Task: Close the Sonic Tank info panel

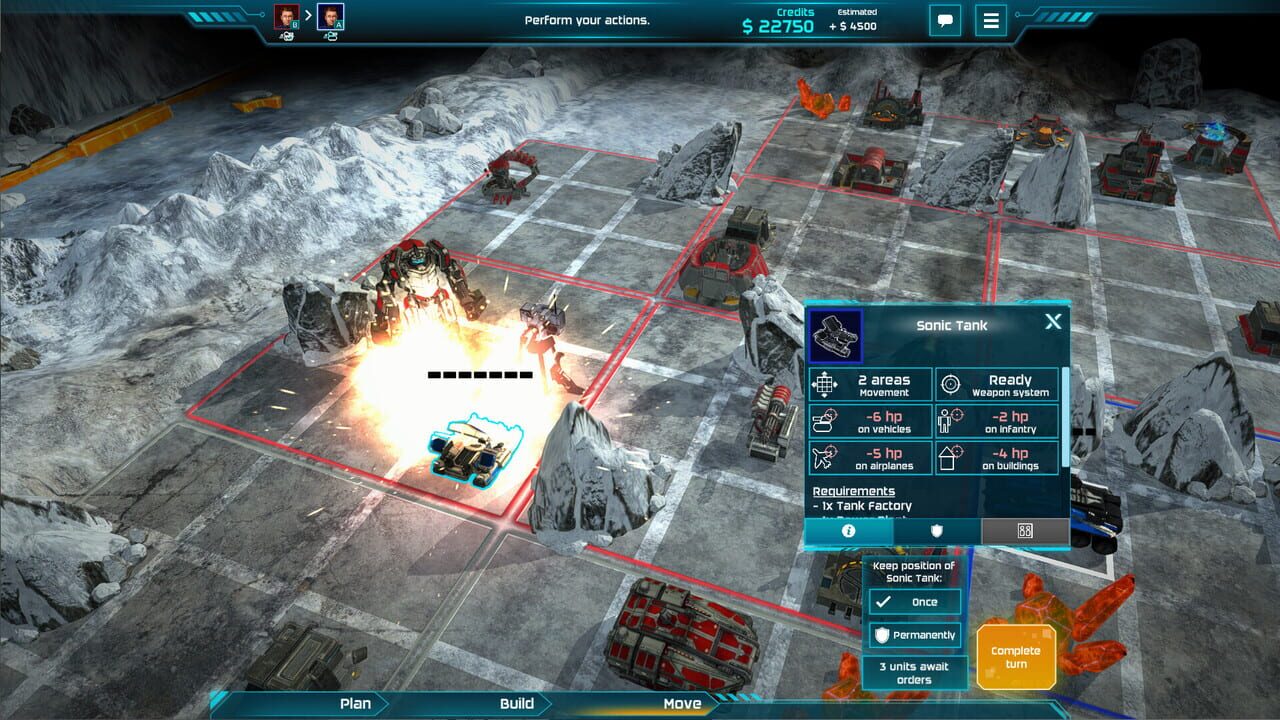Action: pyautogui.click(x=1052, y=321)
